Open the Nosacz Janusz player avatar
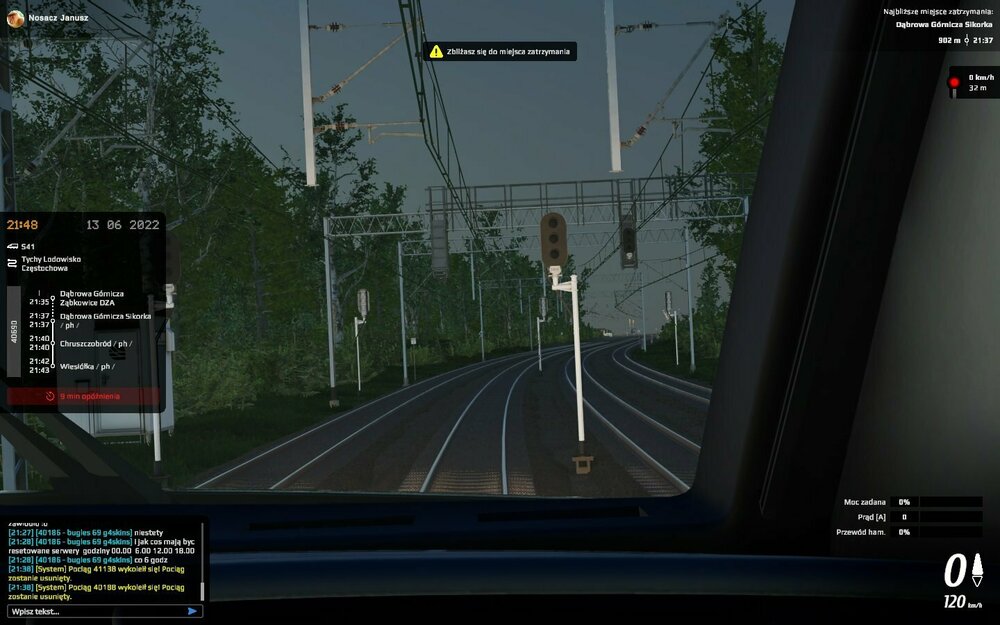This screenshot has height=625, width=1000. [x=15, y=18]
